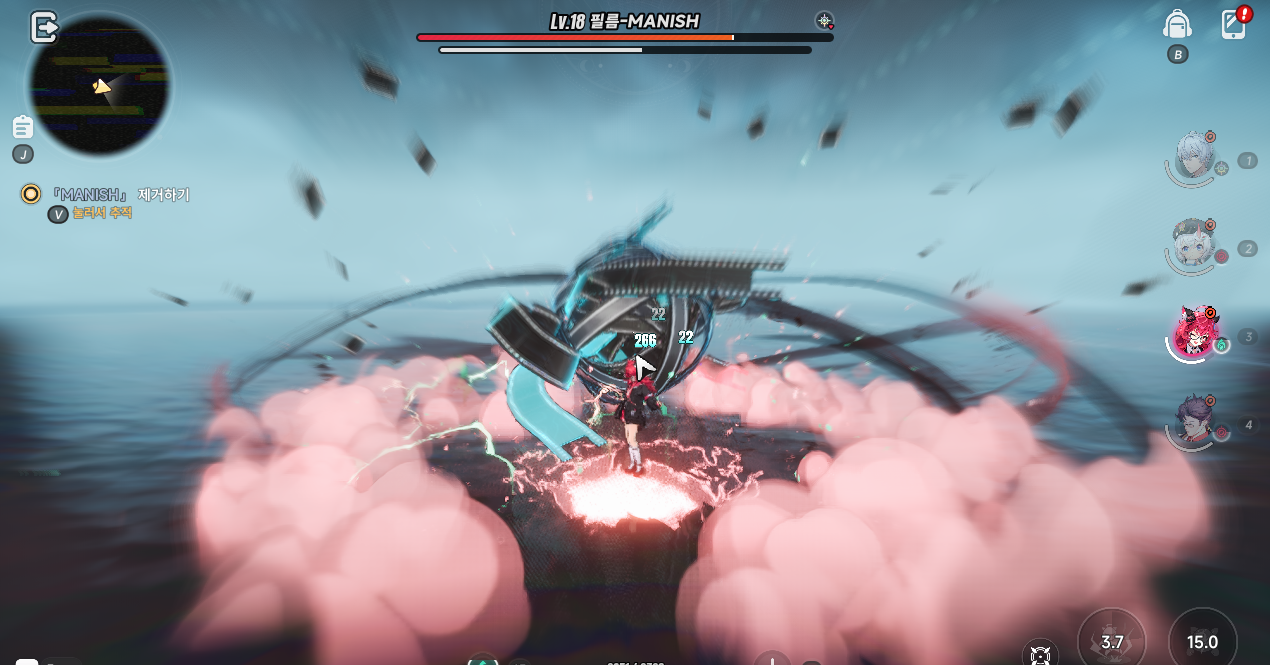Activate the skill with 3.7 cooldown
The width and height of the screenshot is (1270, 665).
(1112, 641)
